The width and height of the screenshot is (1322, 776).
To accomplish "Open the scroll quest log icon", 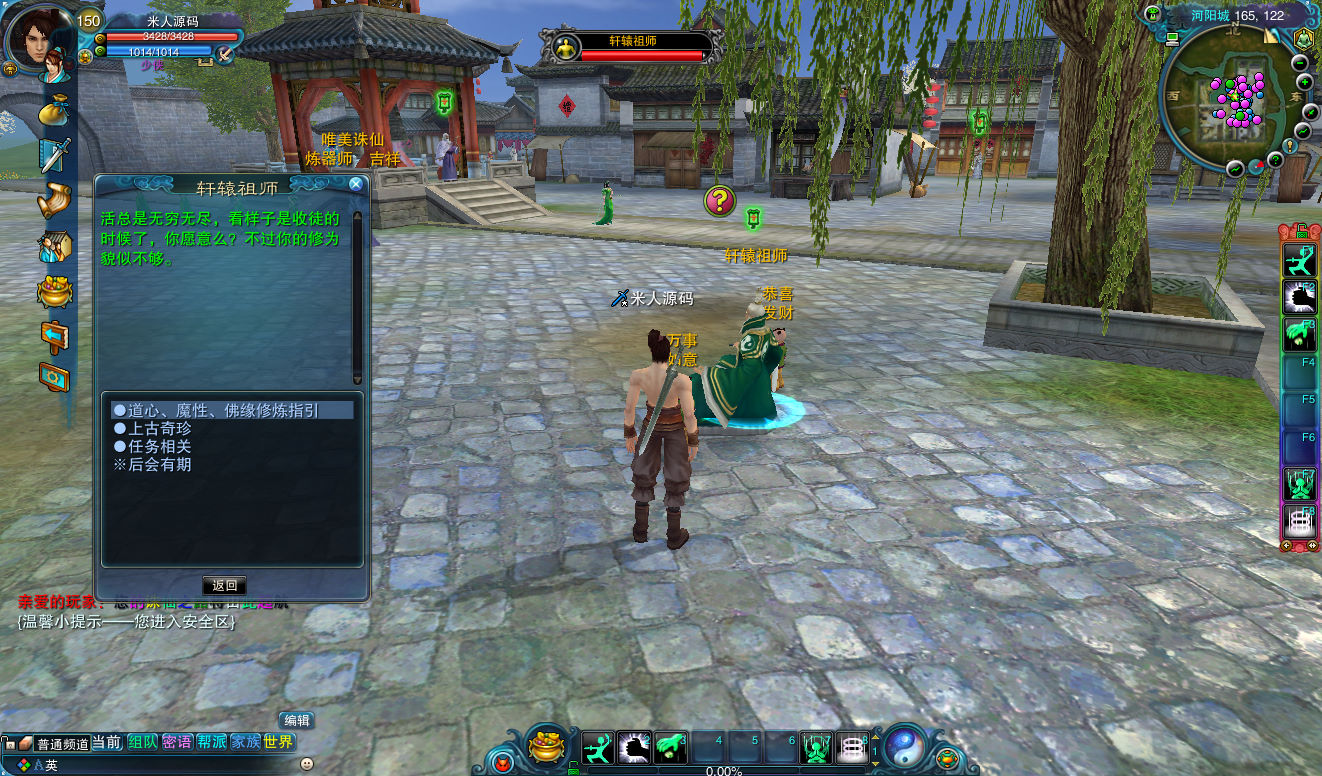I will (54, 201).
